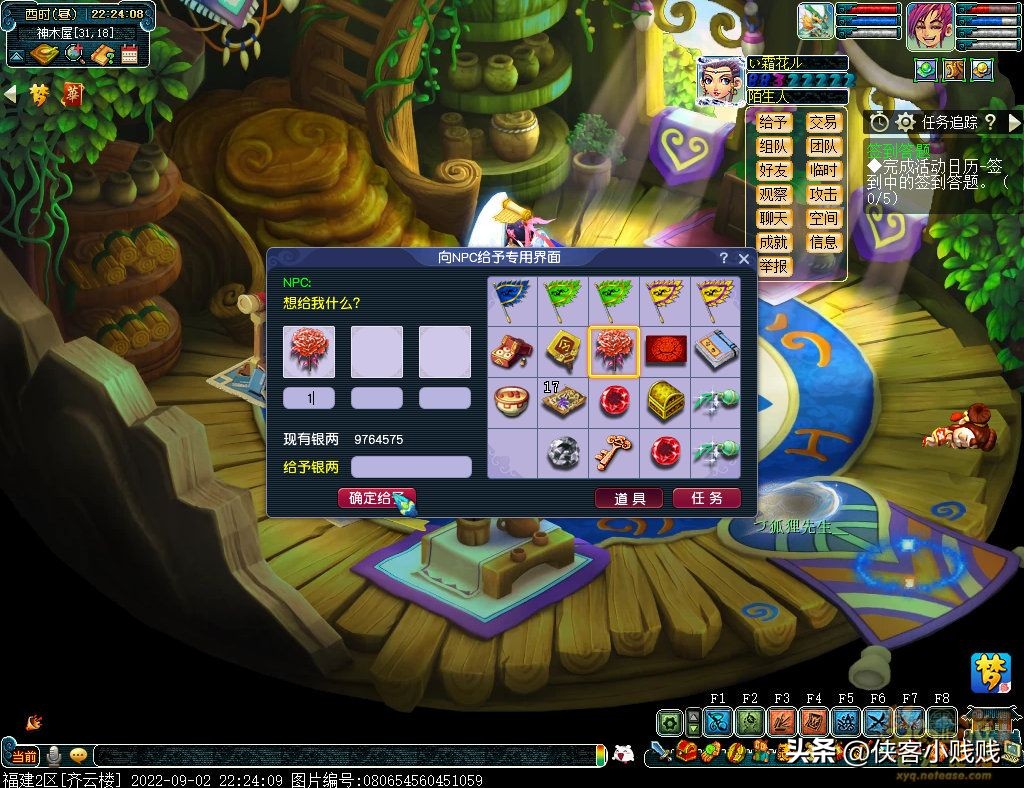Open the calendar icon under the location
The image size is (1024, 788).
(x=129, y=54)
